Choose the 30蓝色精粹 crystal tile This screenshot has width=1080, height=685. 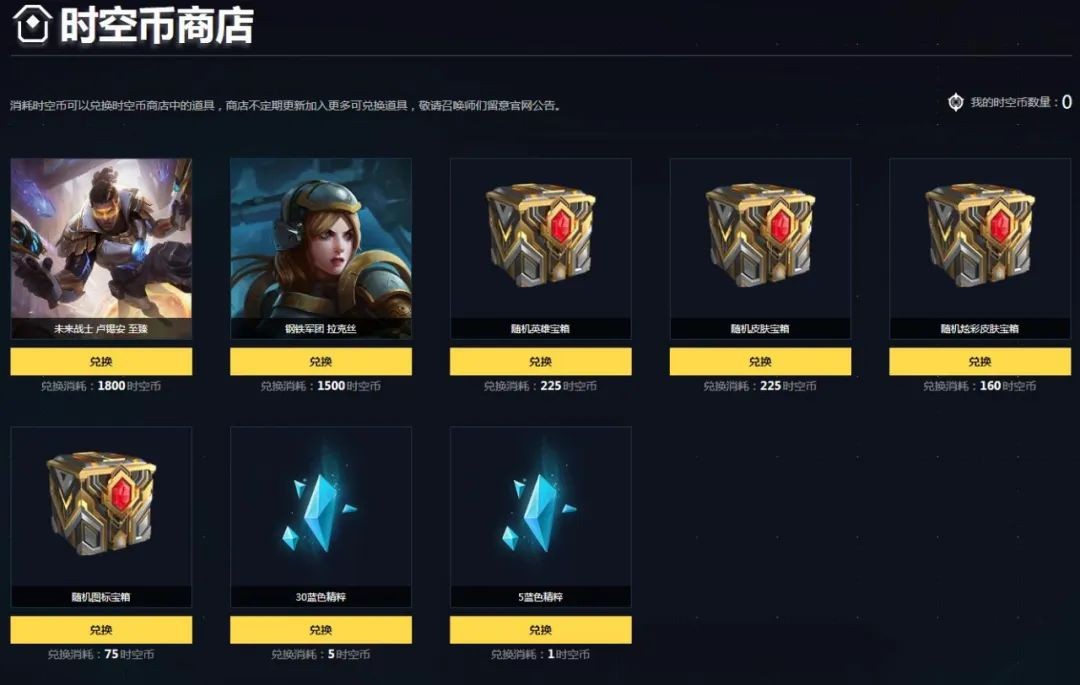click(320, 506)
